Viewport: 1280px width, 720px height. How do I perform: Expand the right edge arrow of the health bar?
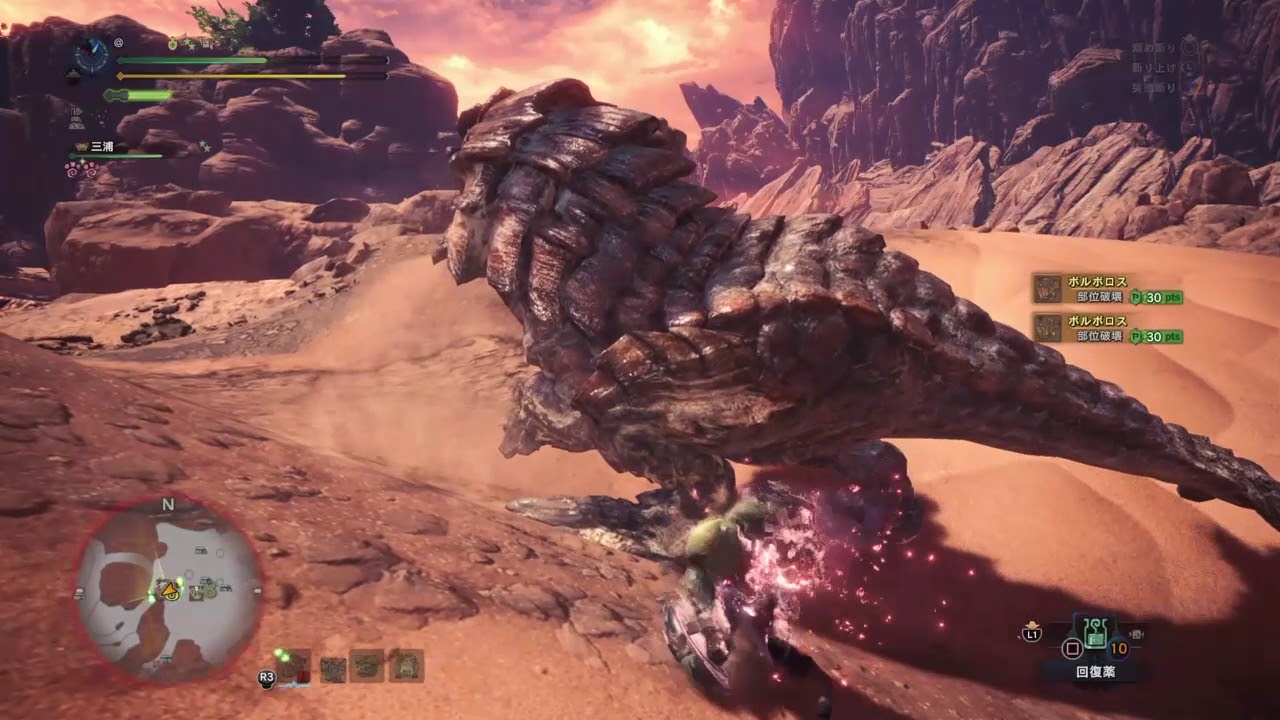tap(388, 60)
